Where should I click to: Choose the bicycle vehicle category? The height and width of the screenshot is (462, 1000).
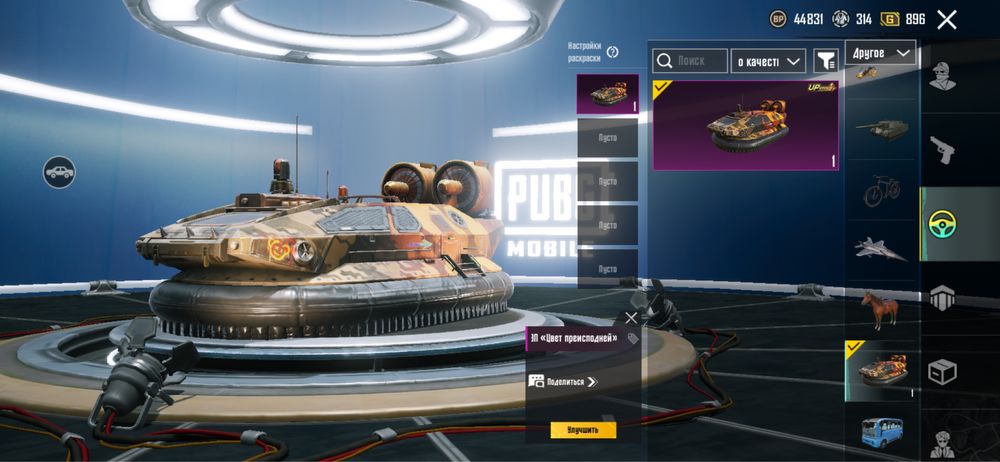tap(881, 188)
